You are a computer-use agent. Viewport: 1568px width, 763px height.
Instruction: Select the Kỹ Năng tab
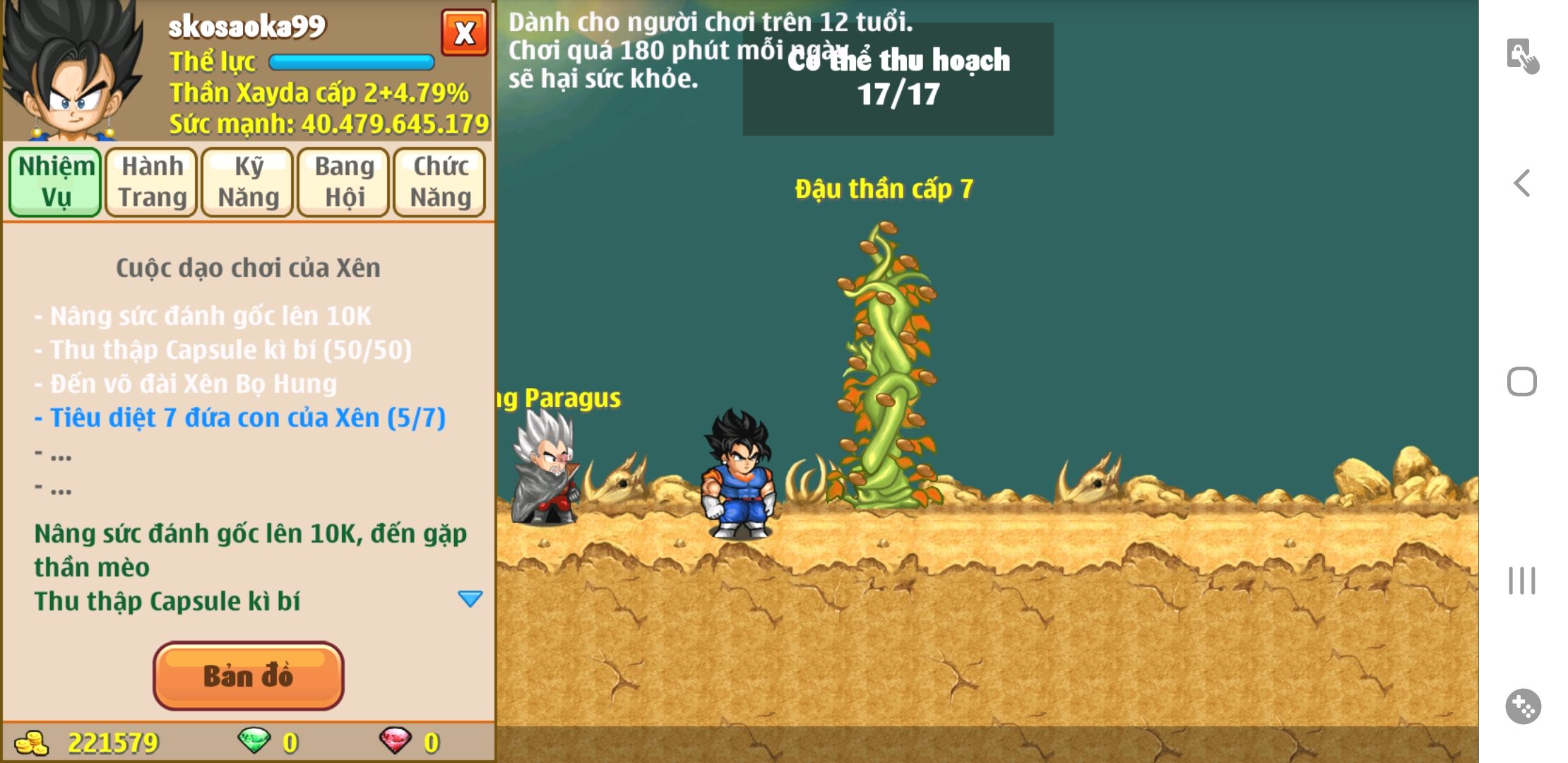(248, 182)
